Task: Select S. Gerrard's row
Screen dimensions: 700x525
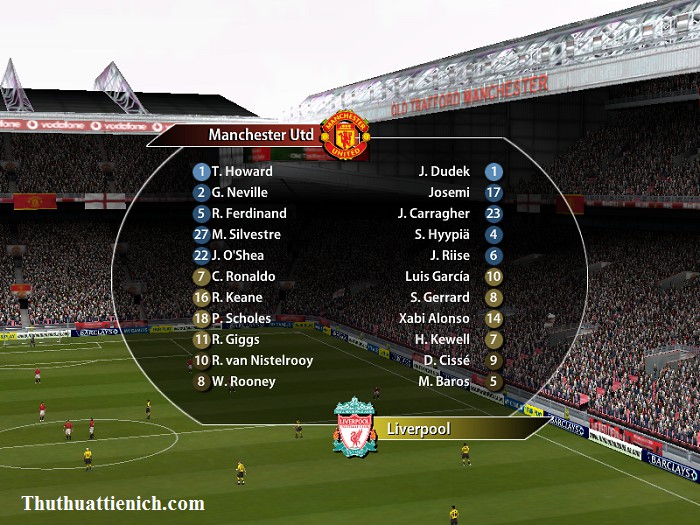Action: coord(440,297)
